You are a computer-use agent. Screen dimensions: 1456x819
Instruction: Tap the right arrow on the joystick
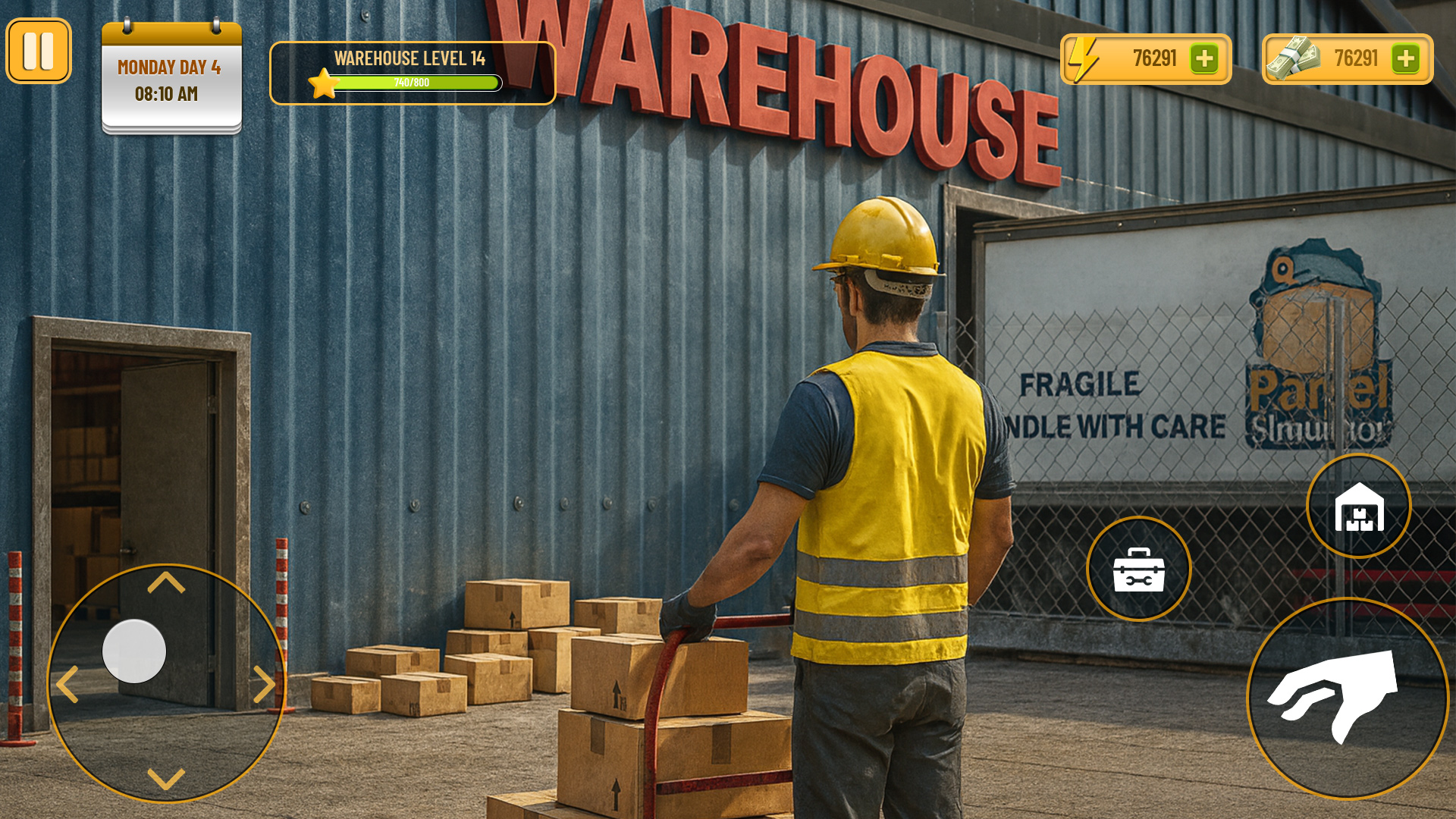coord(265,684)
